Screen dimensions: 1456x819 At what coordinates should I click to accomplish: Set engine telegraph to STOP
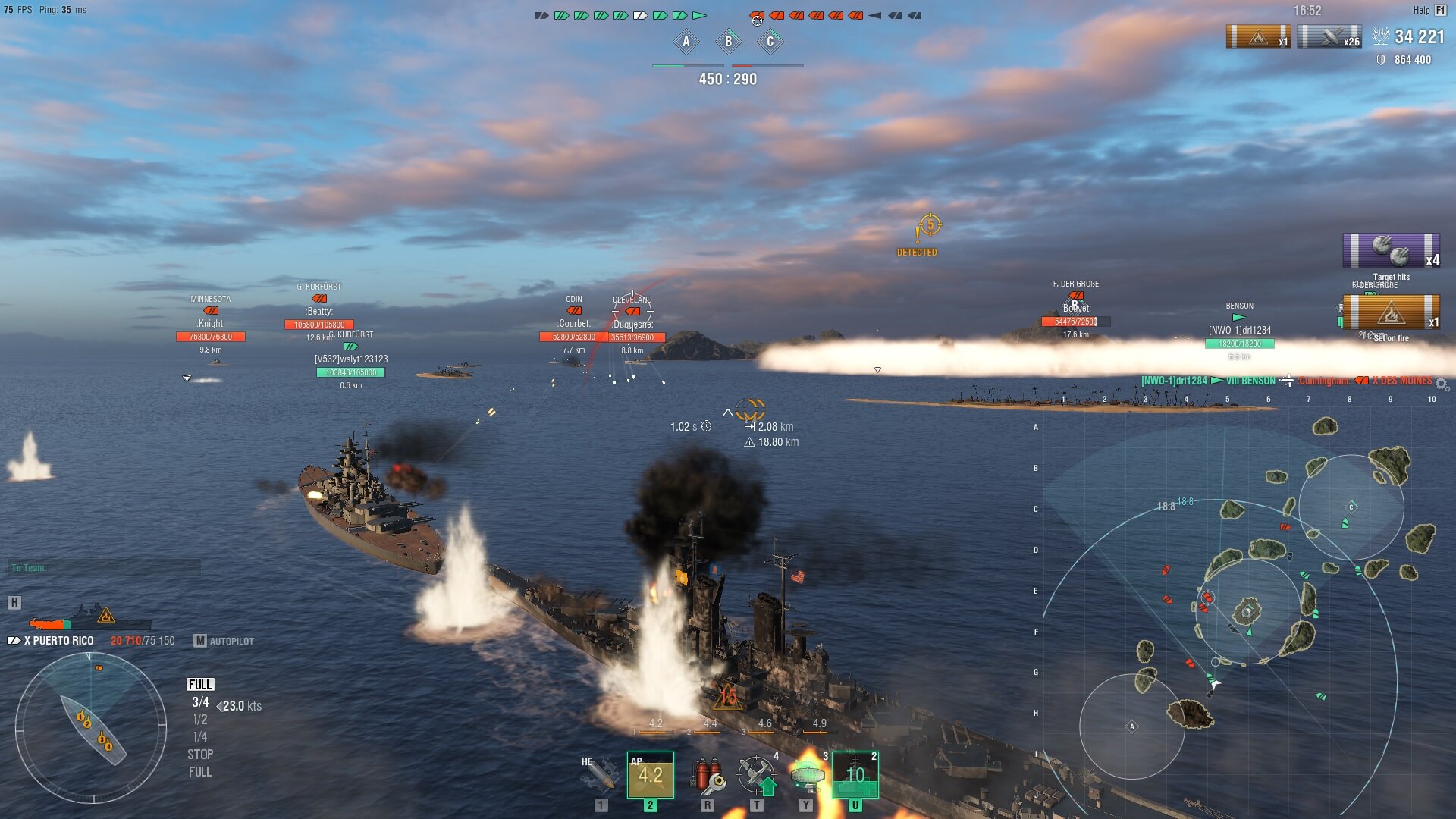click(x=200, y=755)
